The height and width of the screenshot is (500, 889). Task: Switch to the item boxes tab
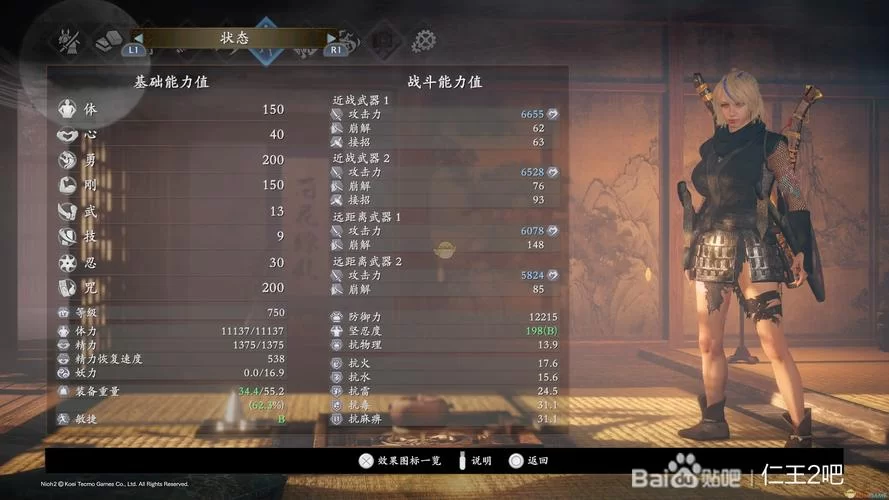[x=106, y=40]
